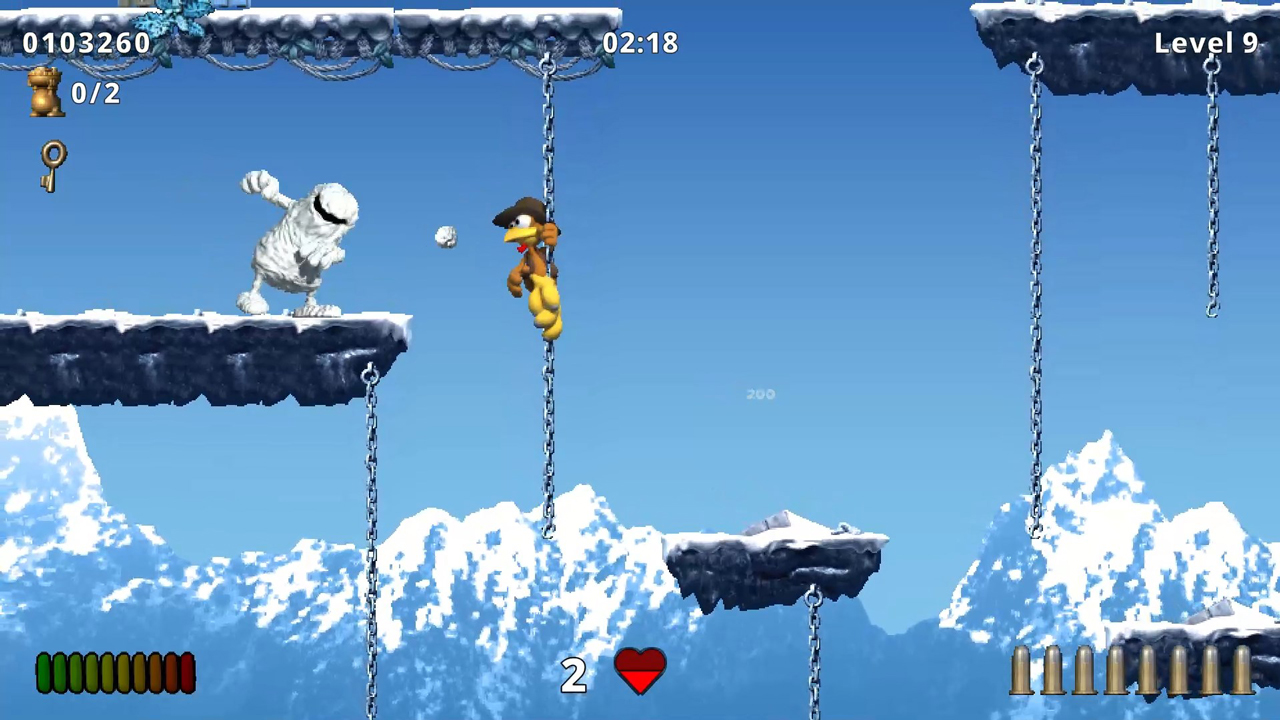This screenshot has width=1280, height=720.
Task: Click the segmented health bar
Action: pyautogui.click(x=115, y=672)
